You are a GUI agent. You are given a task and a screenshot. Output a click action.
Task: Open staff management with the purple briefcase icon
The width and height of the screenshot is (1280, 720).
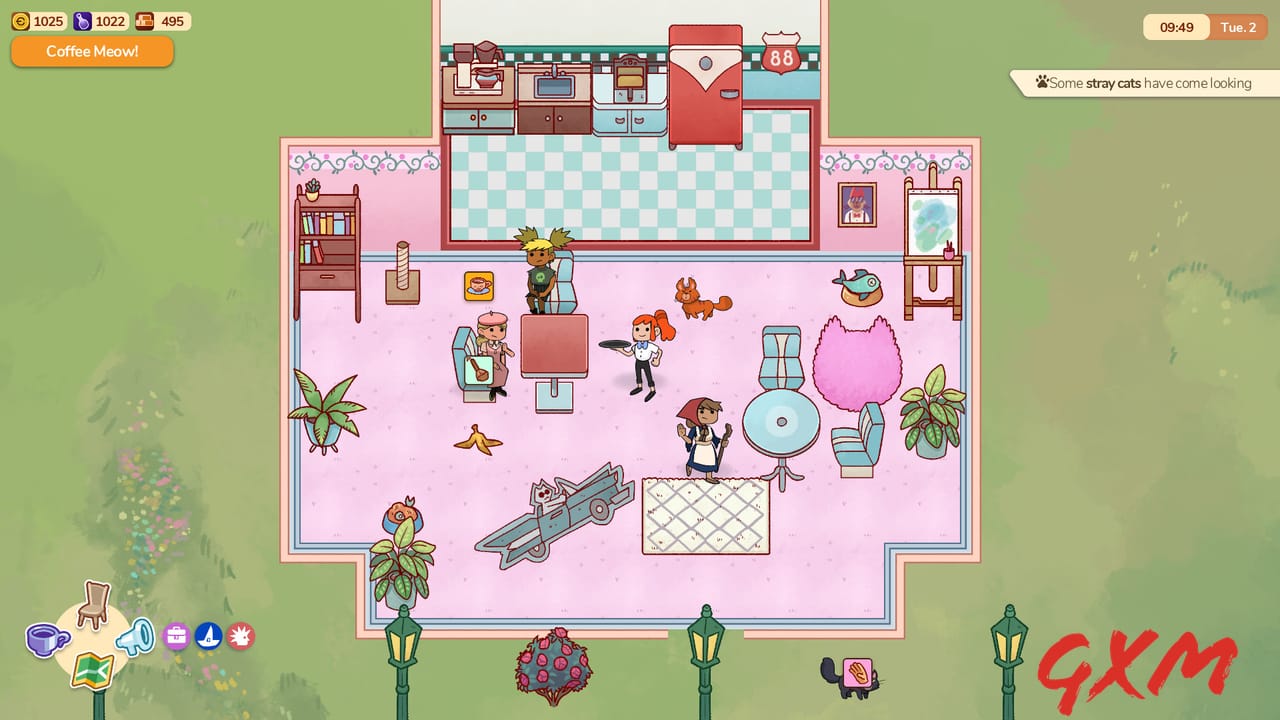(176, 637)
